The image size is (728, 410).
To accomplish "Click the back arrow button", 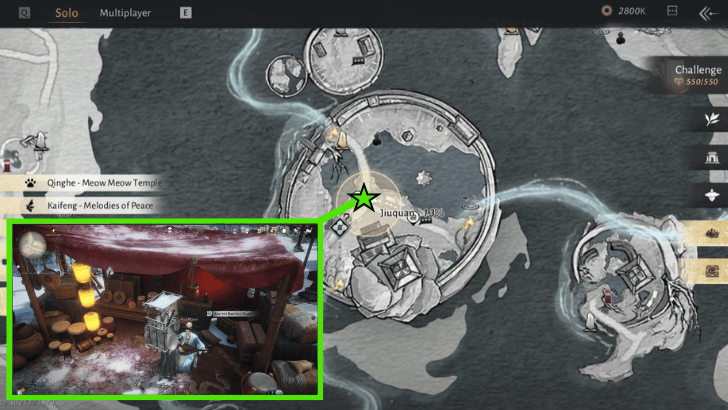I will coord(707,13).
